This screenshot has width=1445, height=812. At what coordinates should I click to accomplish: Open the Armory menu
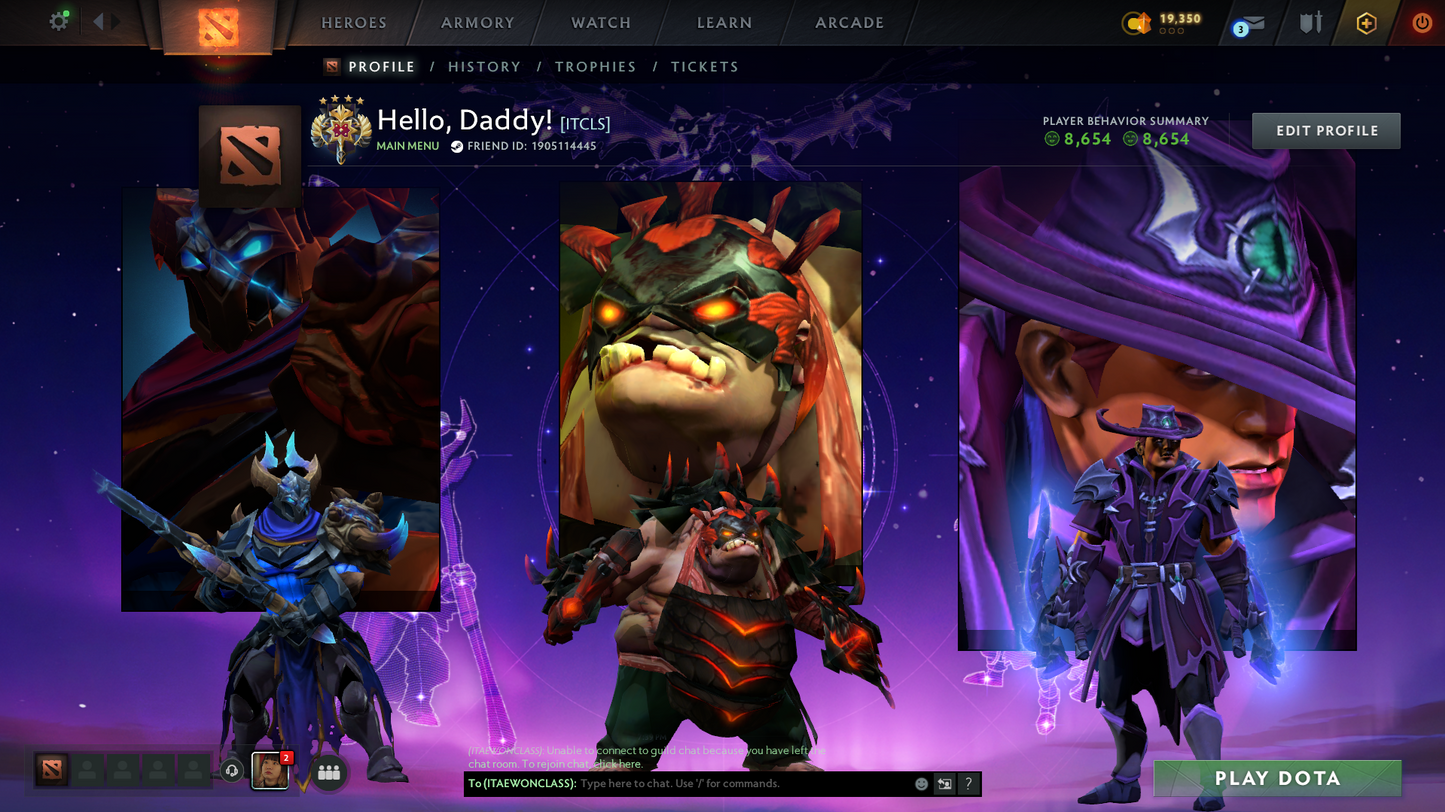pos(478,22)
